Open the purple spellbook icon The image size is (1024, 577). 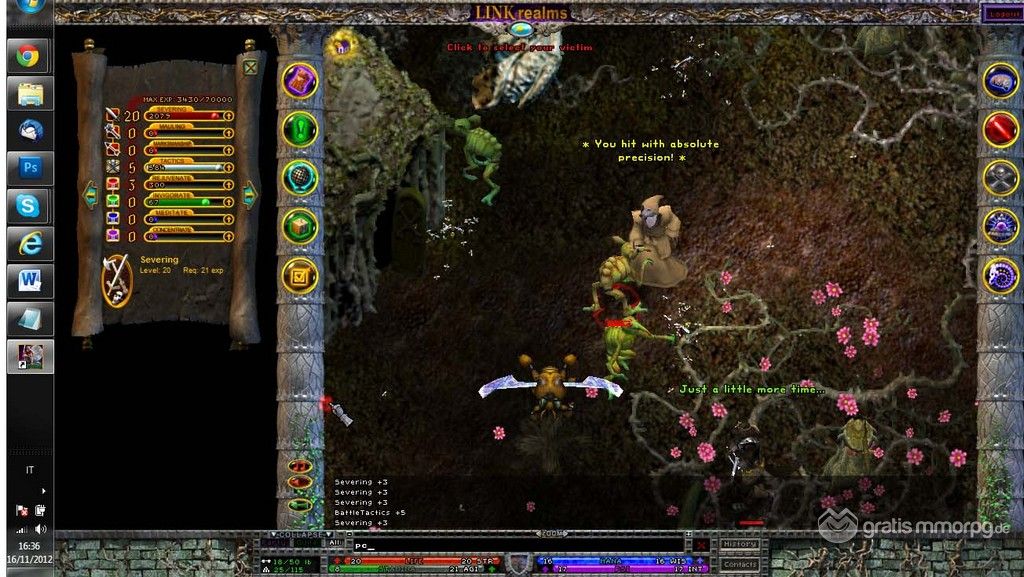(x=300, y=80)
